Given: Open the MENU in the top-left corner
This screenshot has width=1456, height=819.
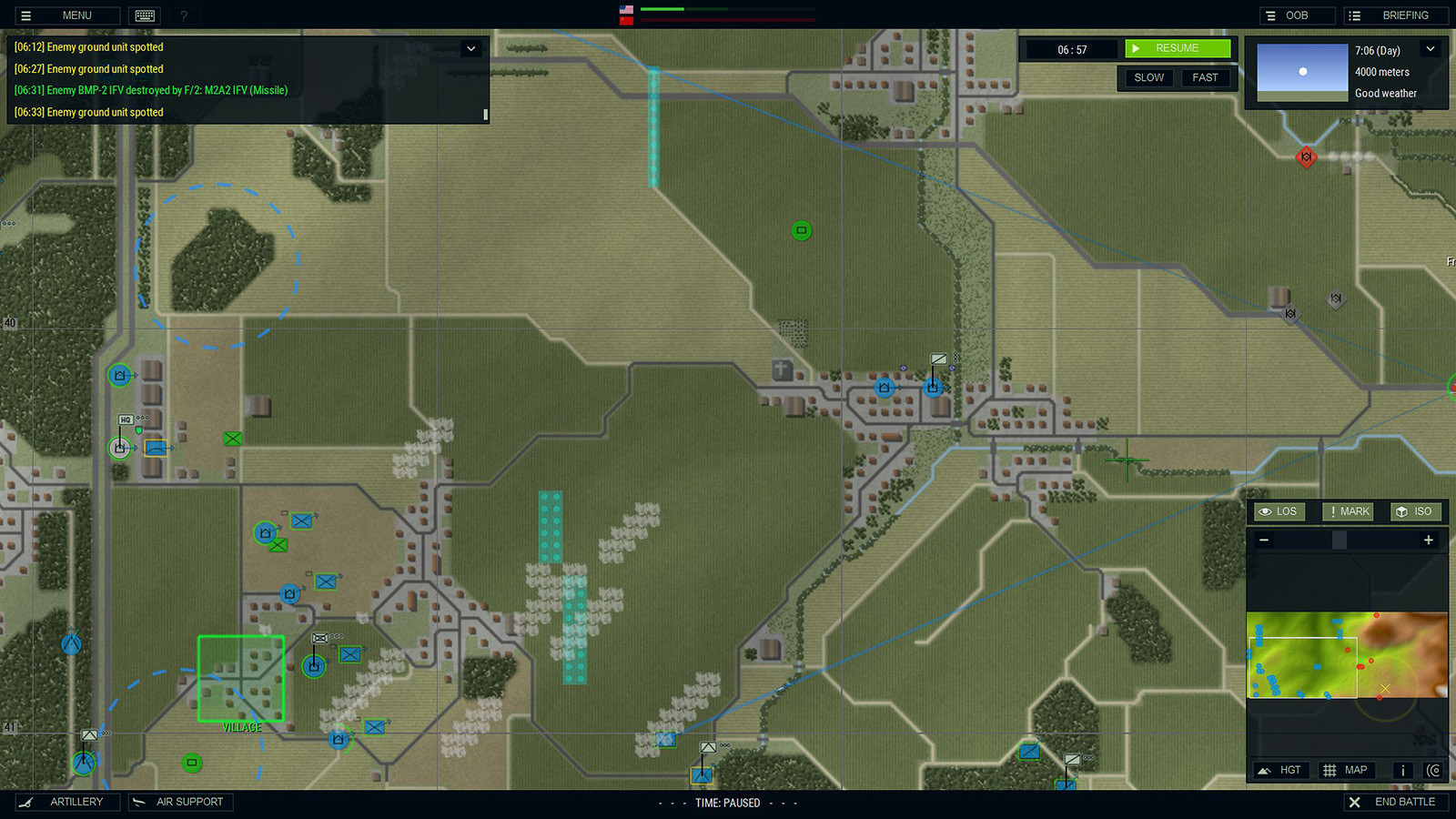Looking at the screenshot, I should tap(66, 15).
